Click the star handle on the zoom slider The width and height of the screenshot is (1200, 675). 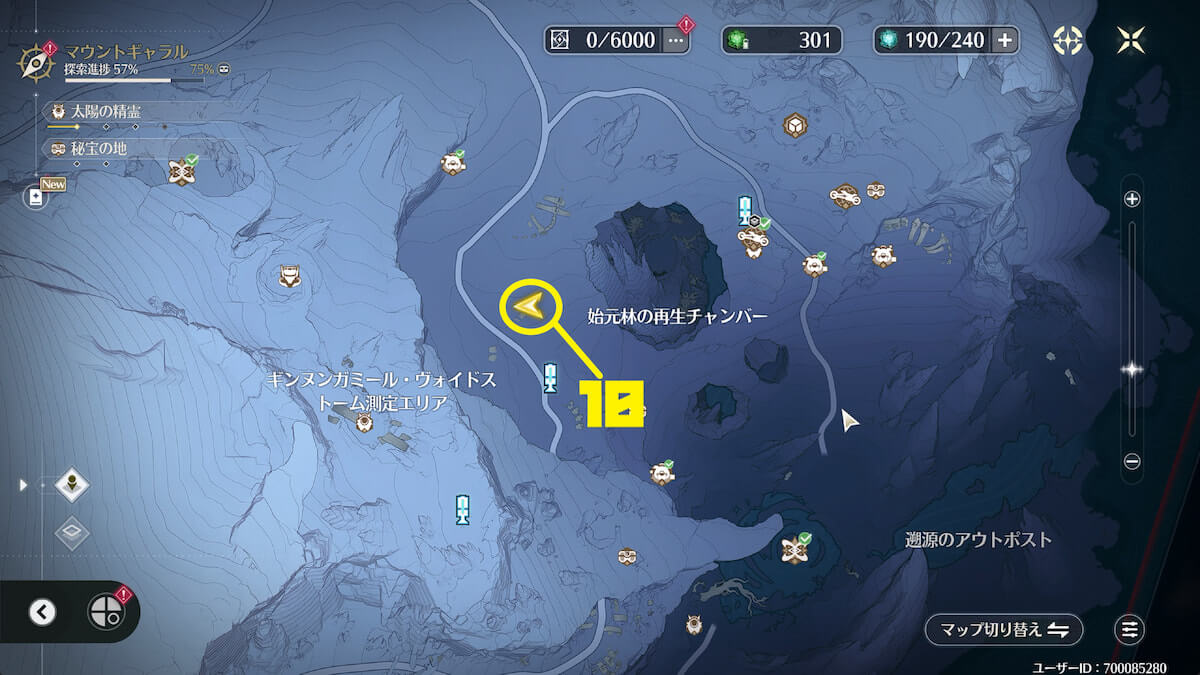click(1132, 369)
